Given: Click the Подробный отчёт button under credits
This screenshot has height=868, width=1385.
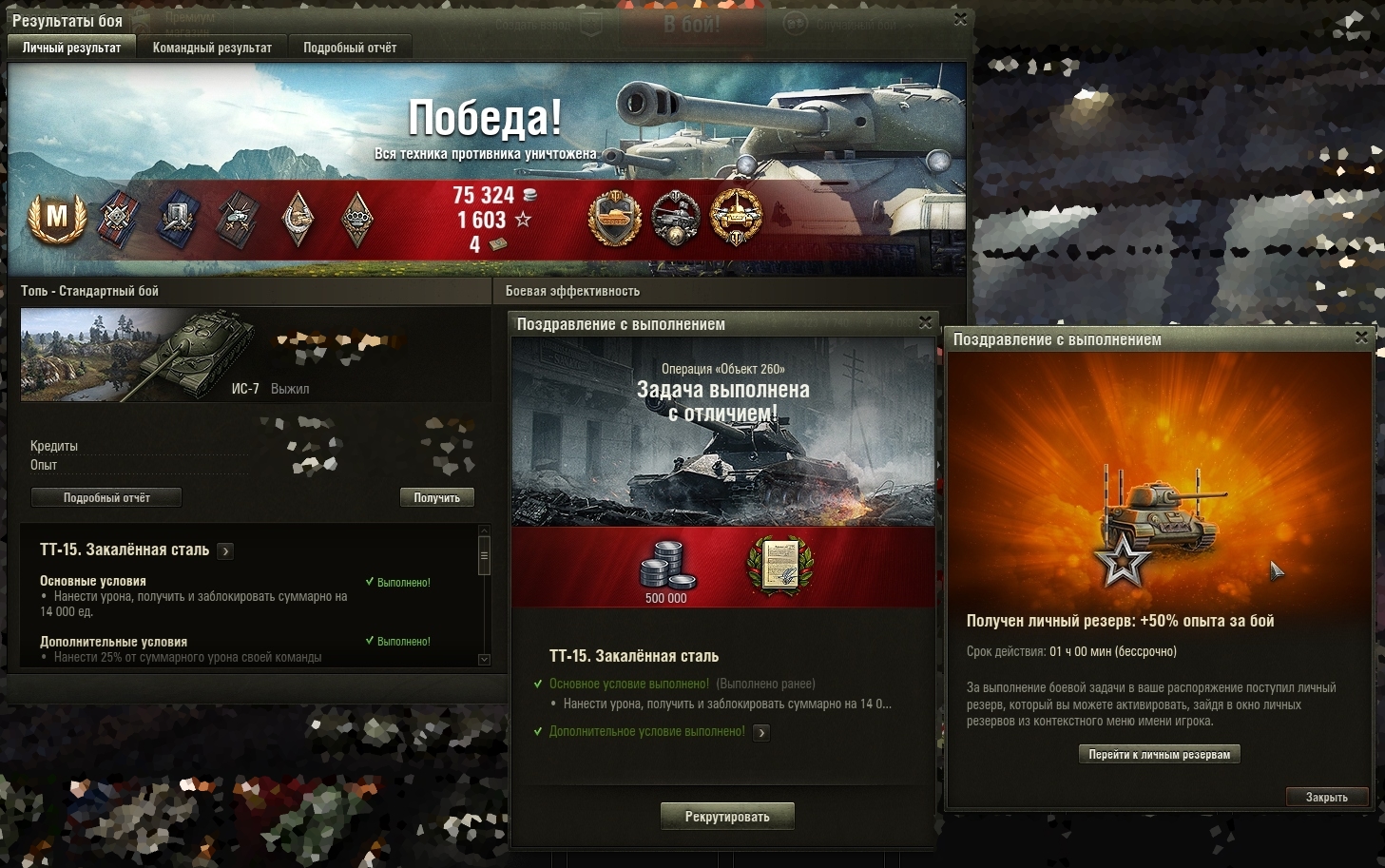Looking at the screenshot, I should tap(106, 497).
